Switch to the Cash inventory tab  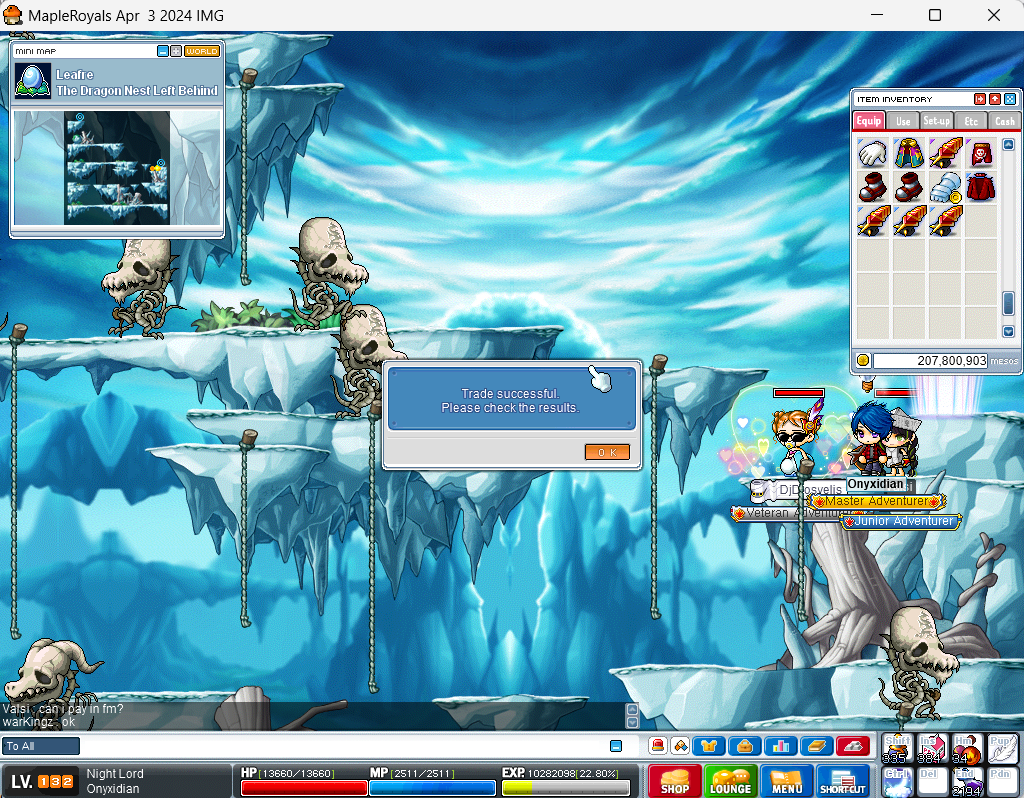pos(1003,121)
